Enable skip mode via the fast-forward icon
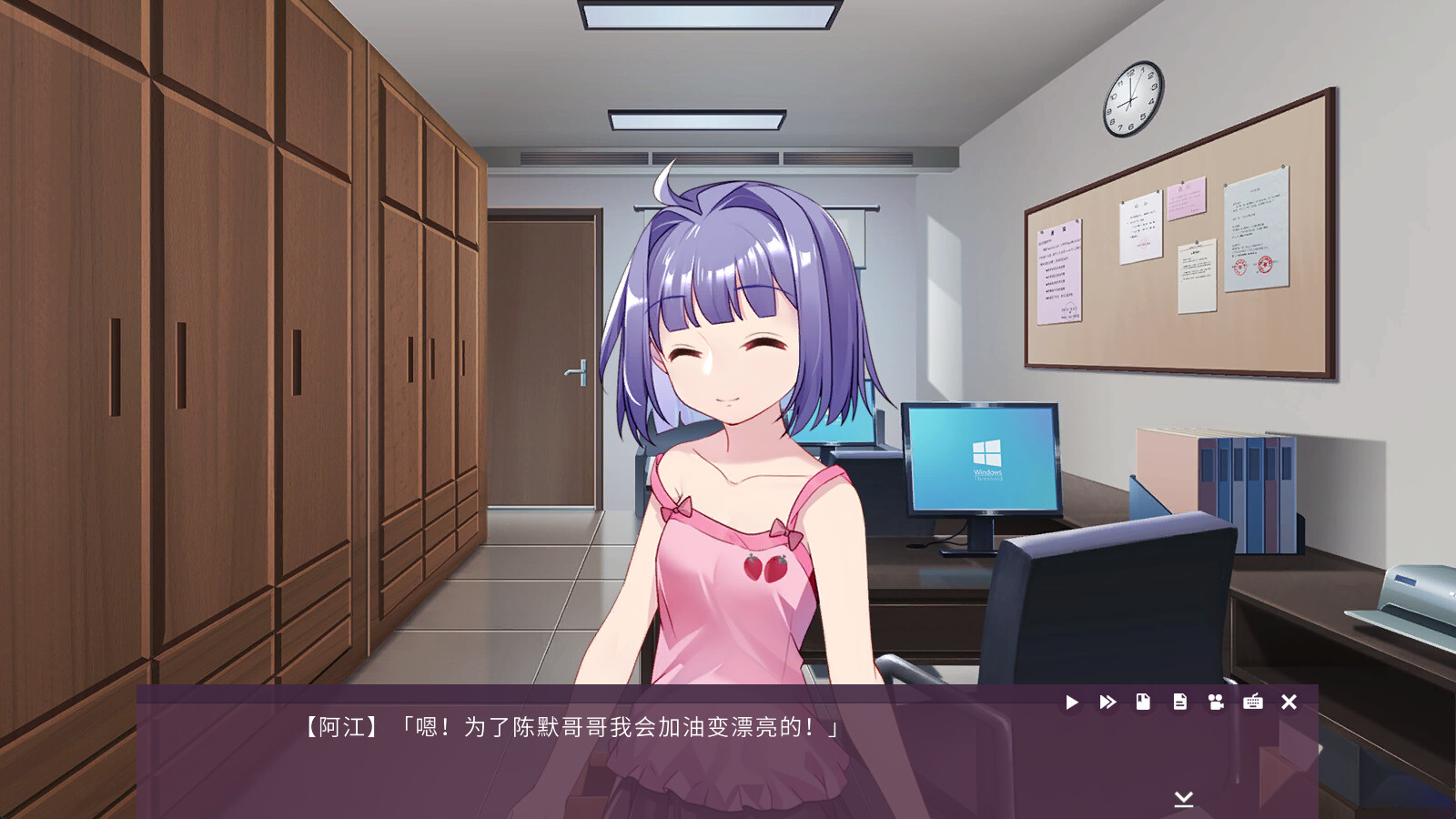Screen dimensions: 1456x819 pyautogui.click(x=1107, y=703)
